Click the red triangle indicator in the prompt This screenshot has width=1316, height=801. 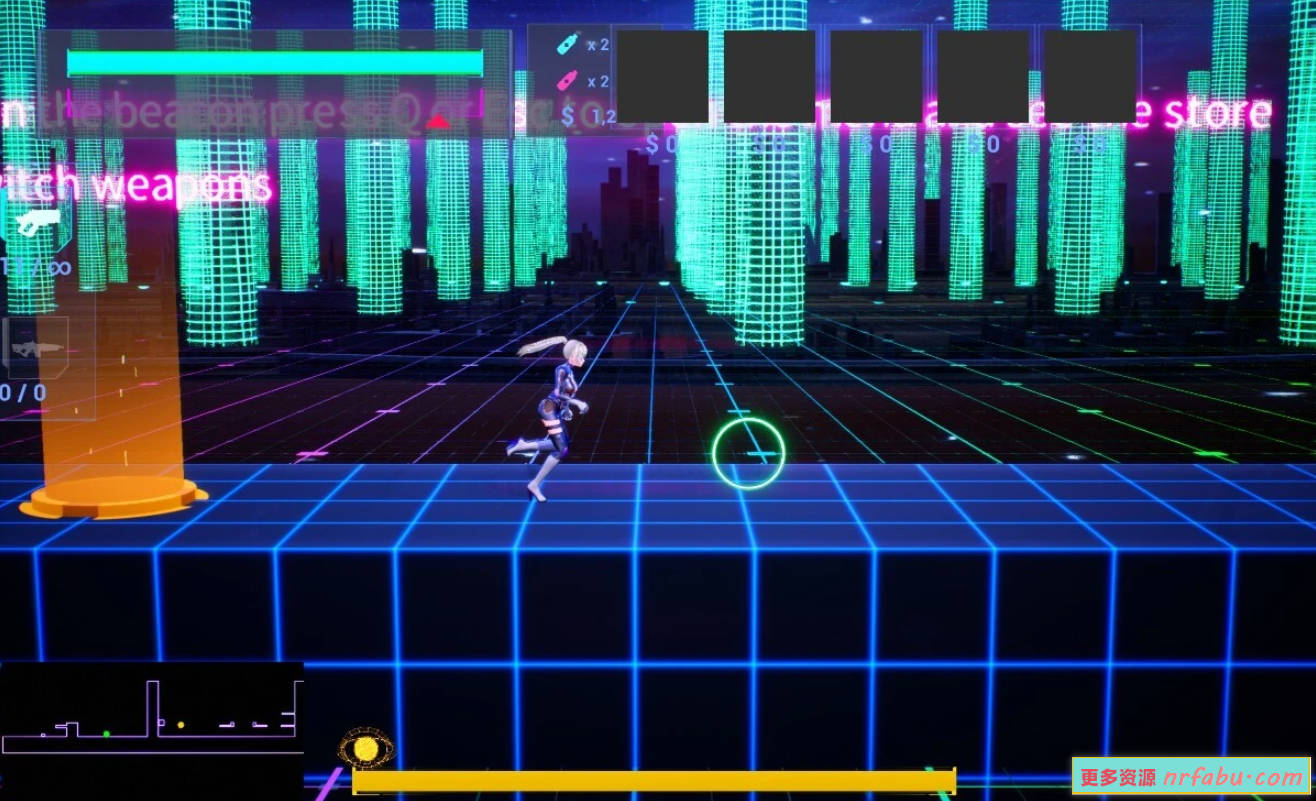[435, 122]
